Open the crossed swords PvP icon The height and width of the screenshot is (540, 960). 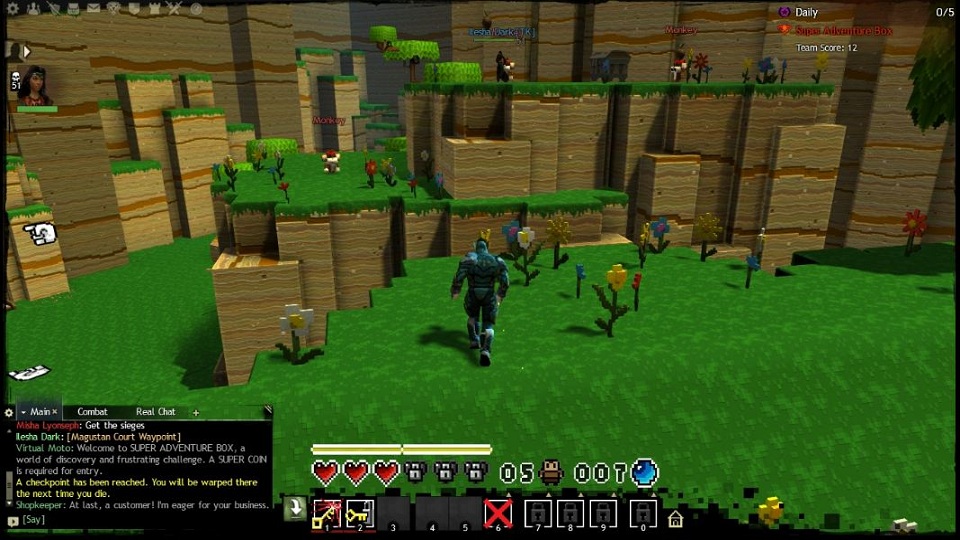[173, 8]
